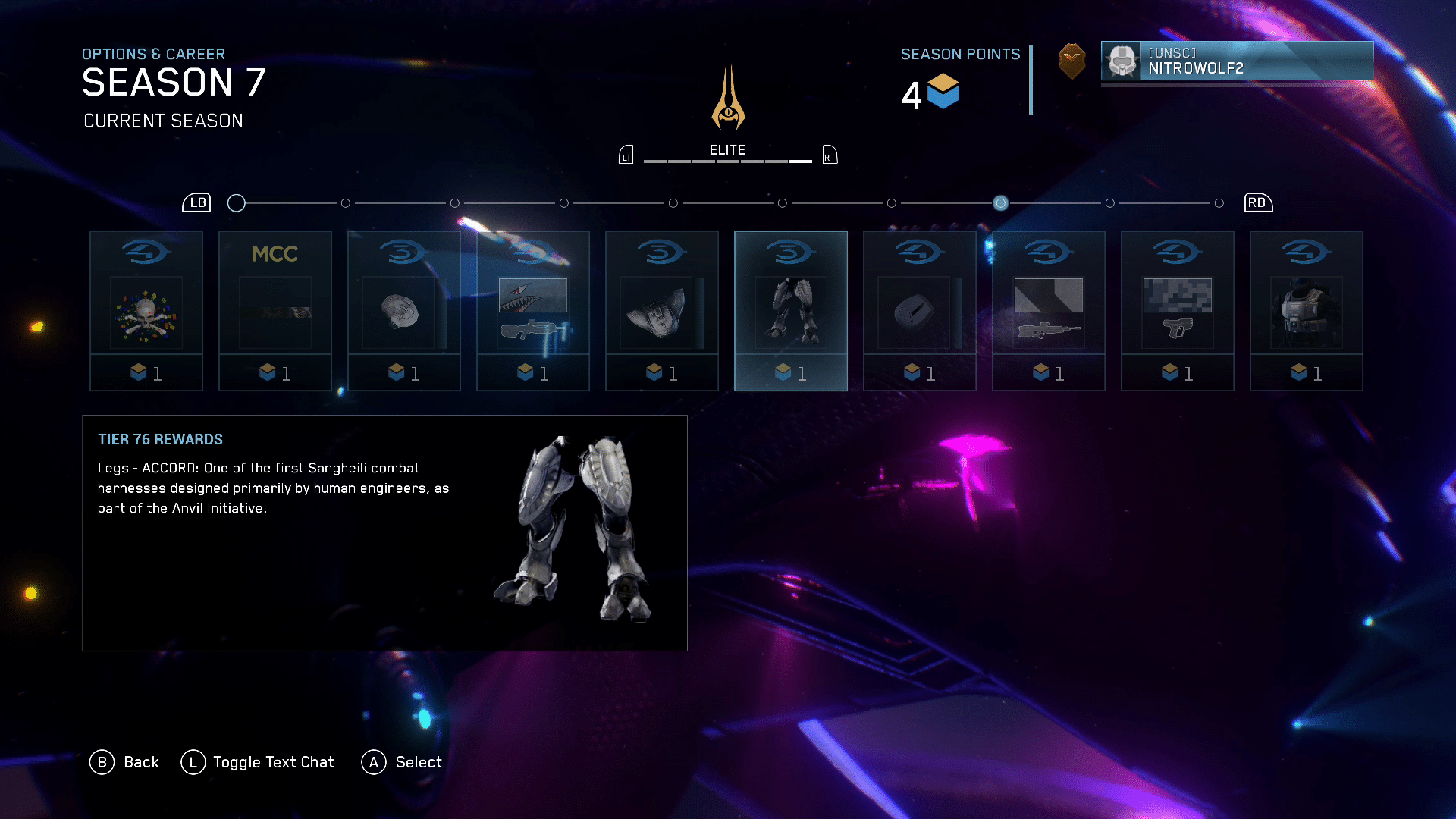Choose the grey rifle skin reward tile
Screen dimensions: 1456x819
click(1049, 311)
